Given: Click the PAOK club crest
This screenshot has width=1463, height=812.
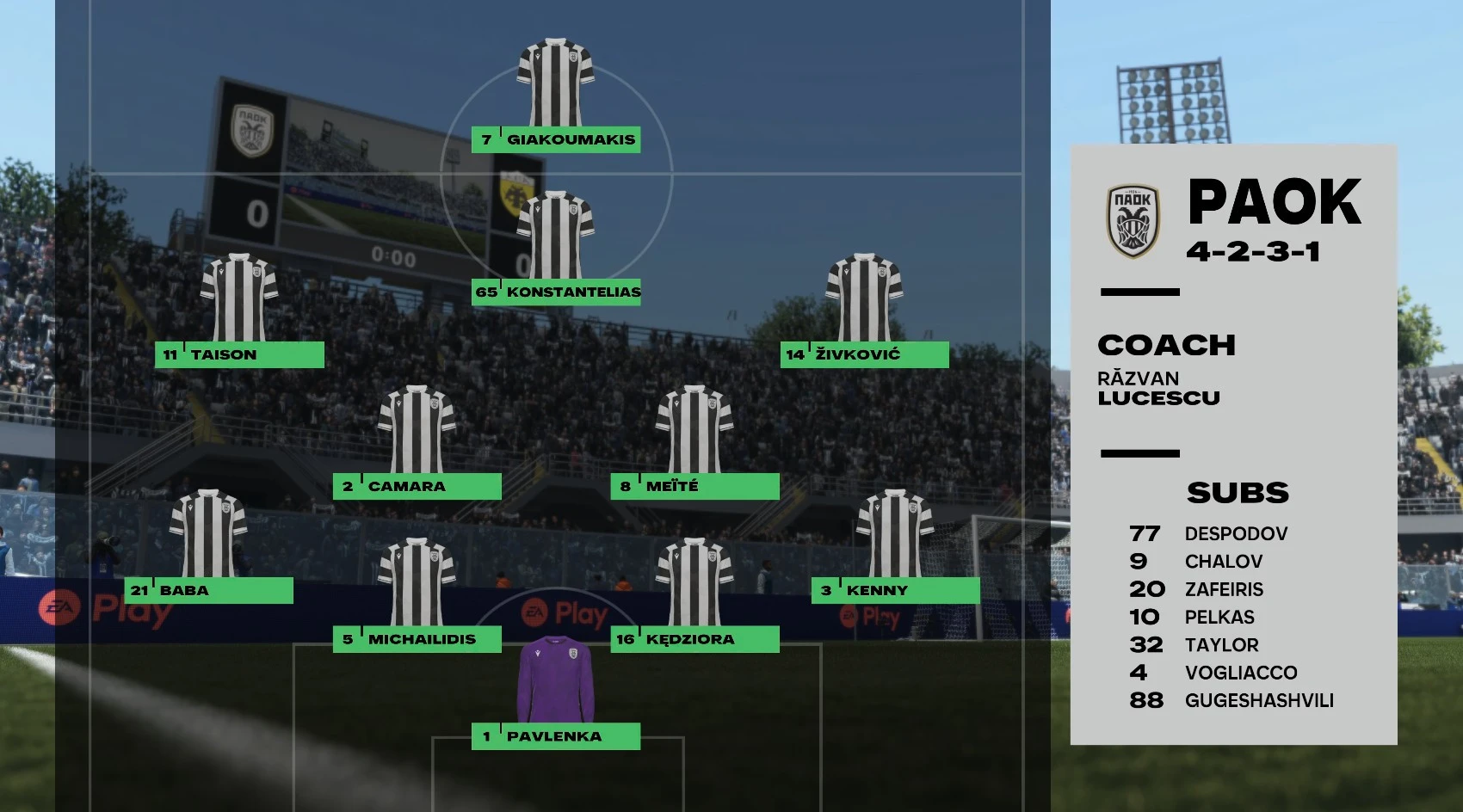Looking at the screenshot, I should point(1133,221).
